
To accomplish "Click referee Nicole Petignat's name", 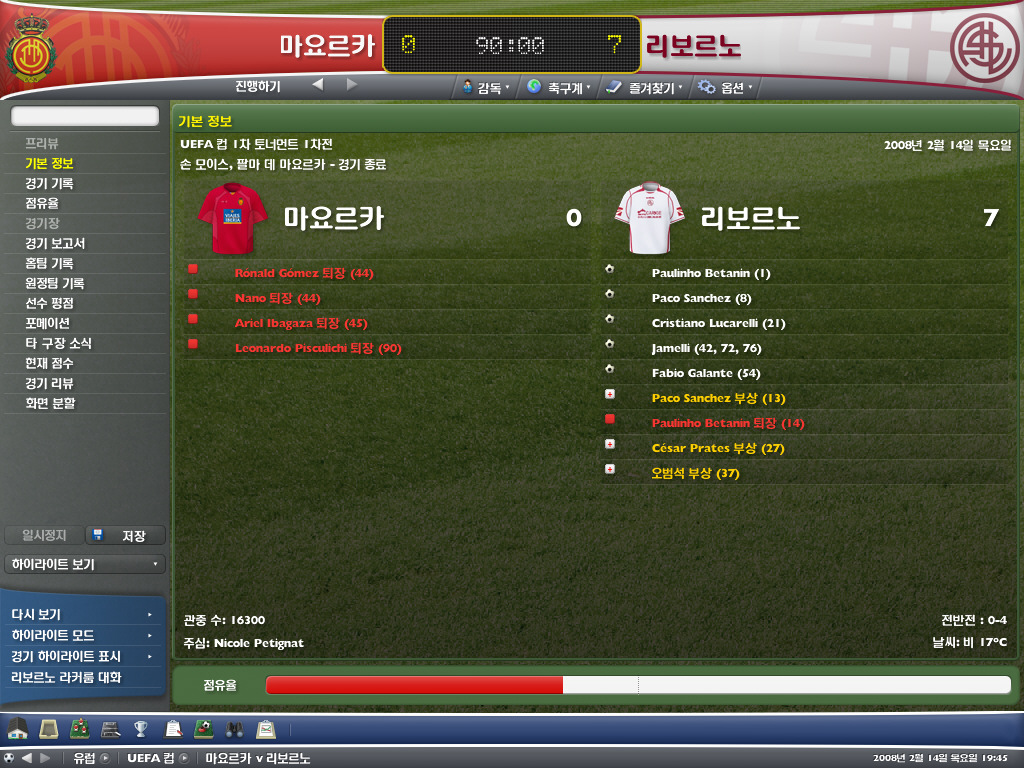I will (258, 642).
